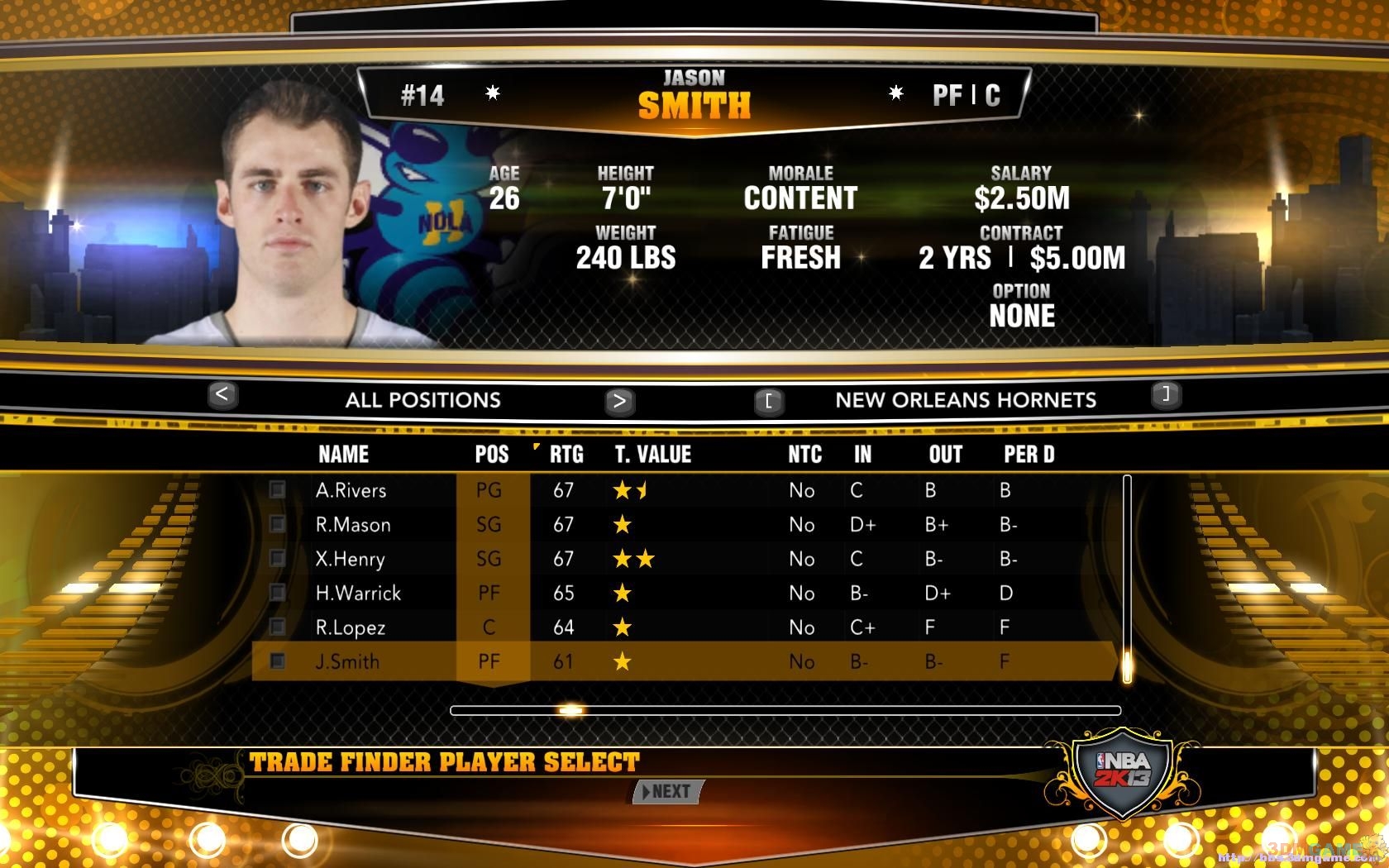Toggle the X.Henry trade checkbox
The image size is (1389, 868).
277,559
